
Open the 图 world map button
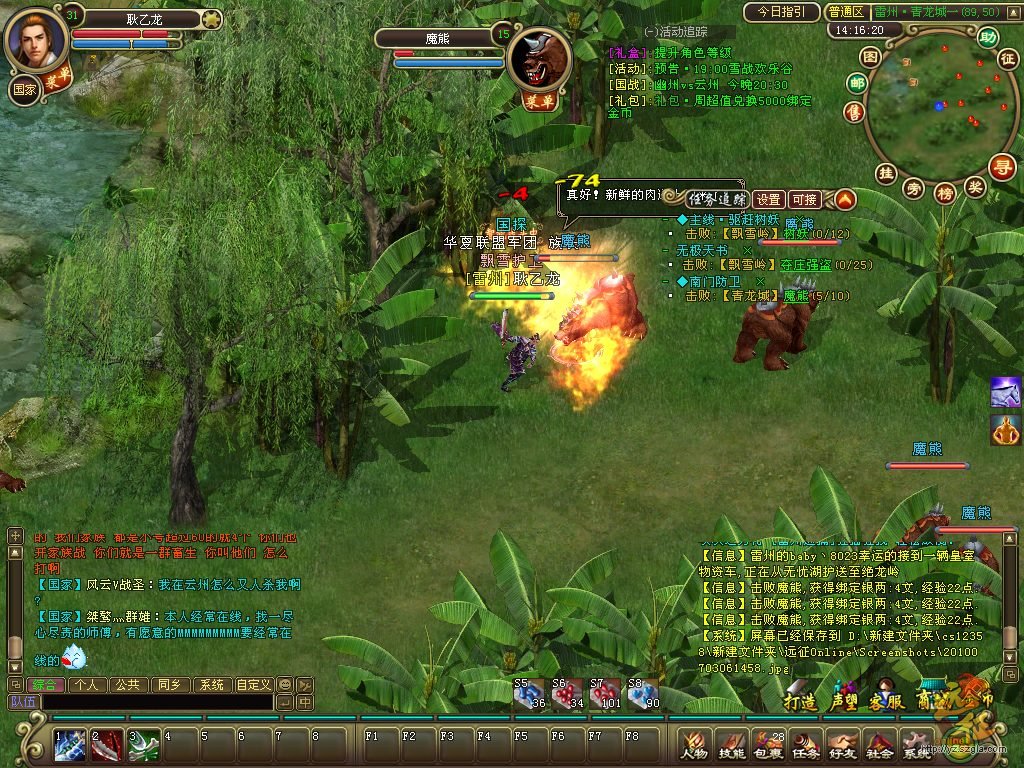click(x=870, y=57)
